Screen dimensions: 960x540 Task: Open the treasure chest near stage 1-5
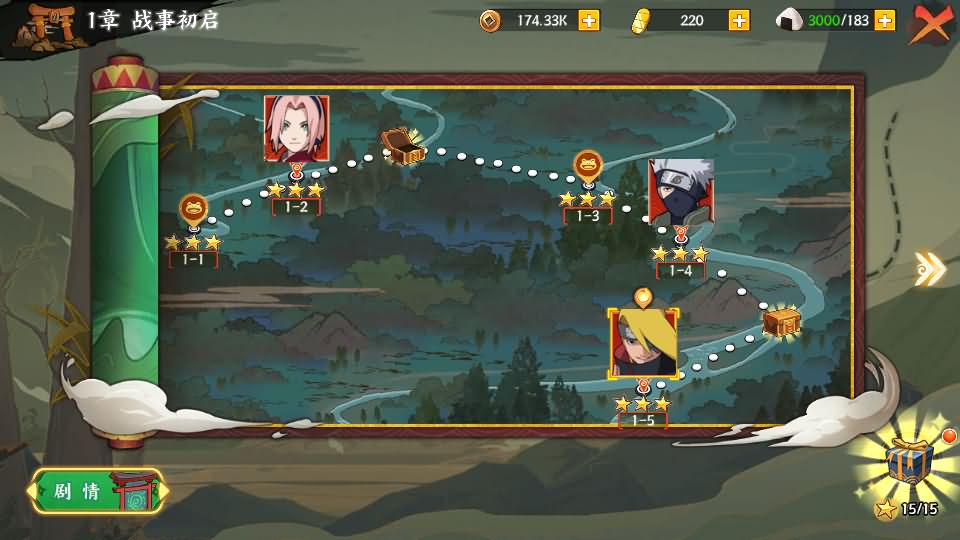click(x=781, y=322)
